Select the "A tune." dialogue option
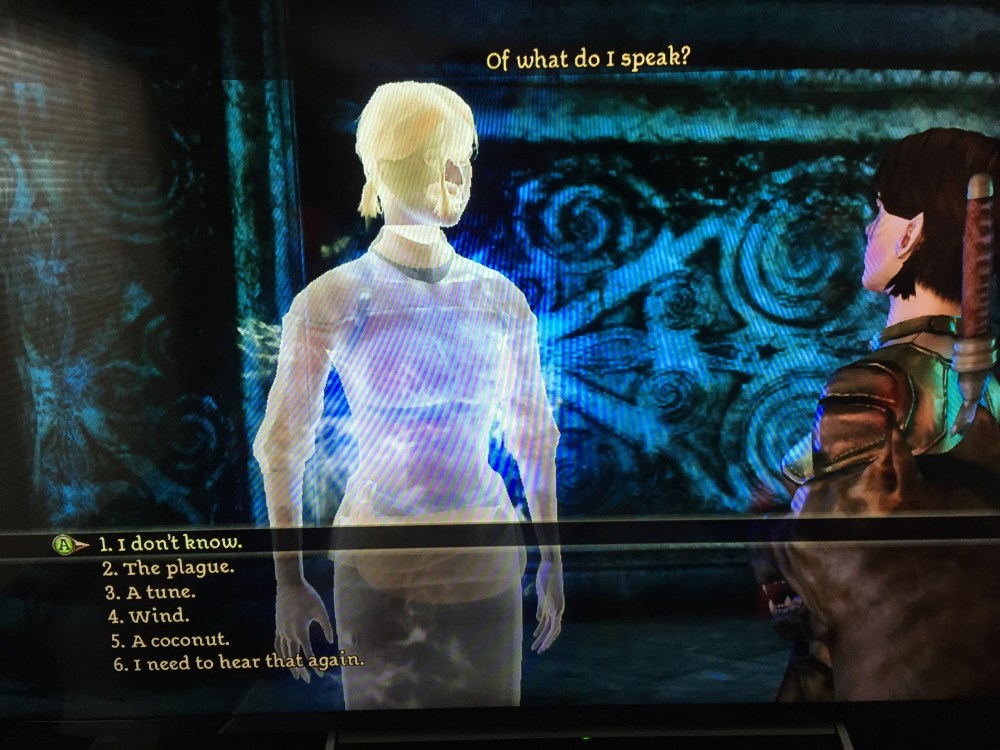 click(x=154, y=592)
